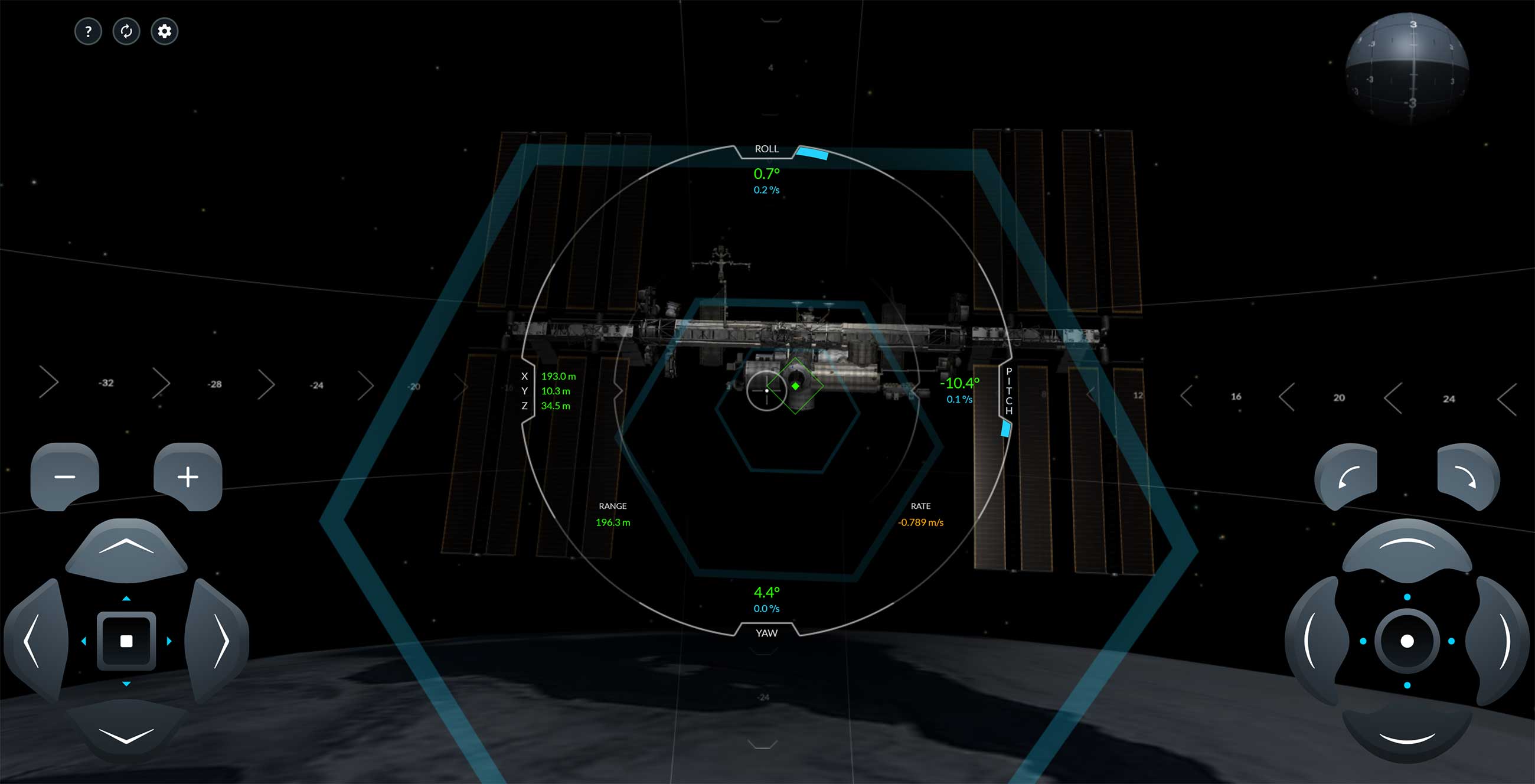The height and width of the screenshot is (784, 1535).
Task: Click the attitude globe navball
Action: (1407, 66)
